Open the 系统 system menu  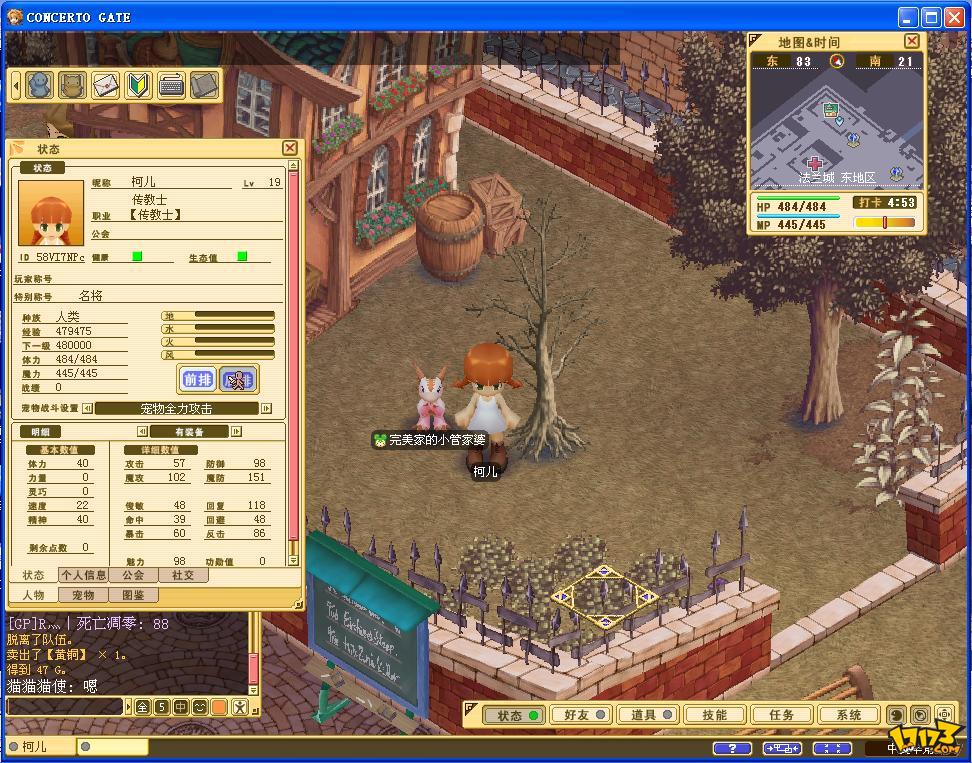tap(849, 715)
